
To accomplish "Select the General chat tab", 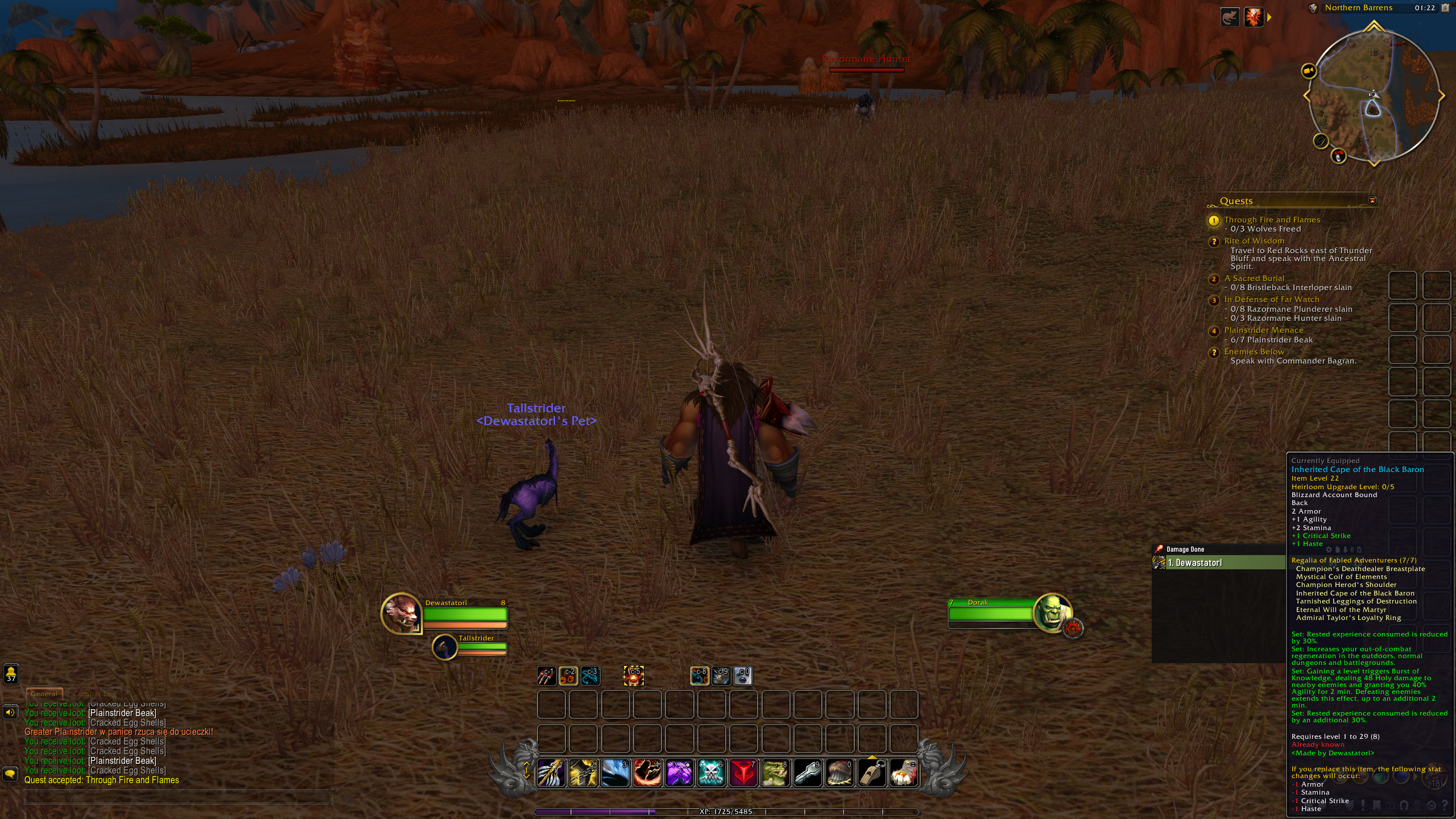I will 45,693.
